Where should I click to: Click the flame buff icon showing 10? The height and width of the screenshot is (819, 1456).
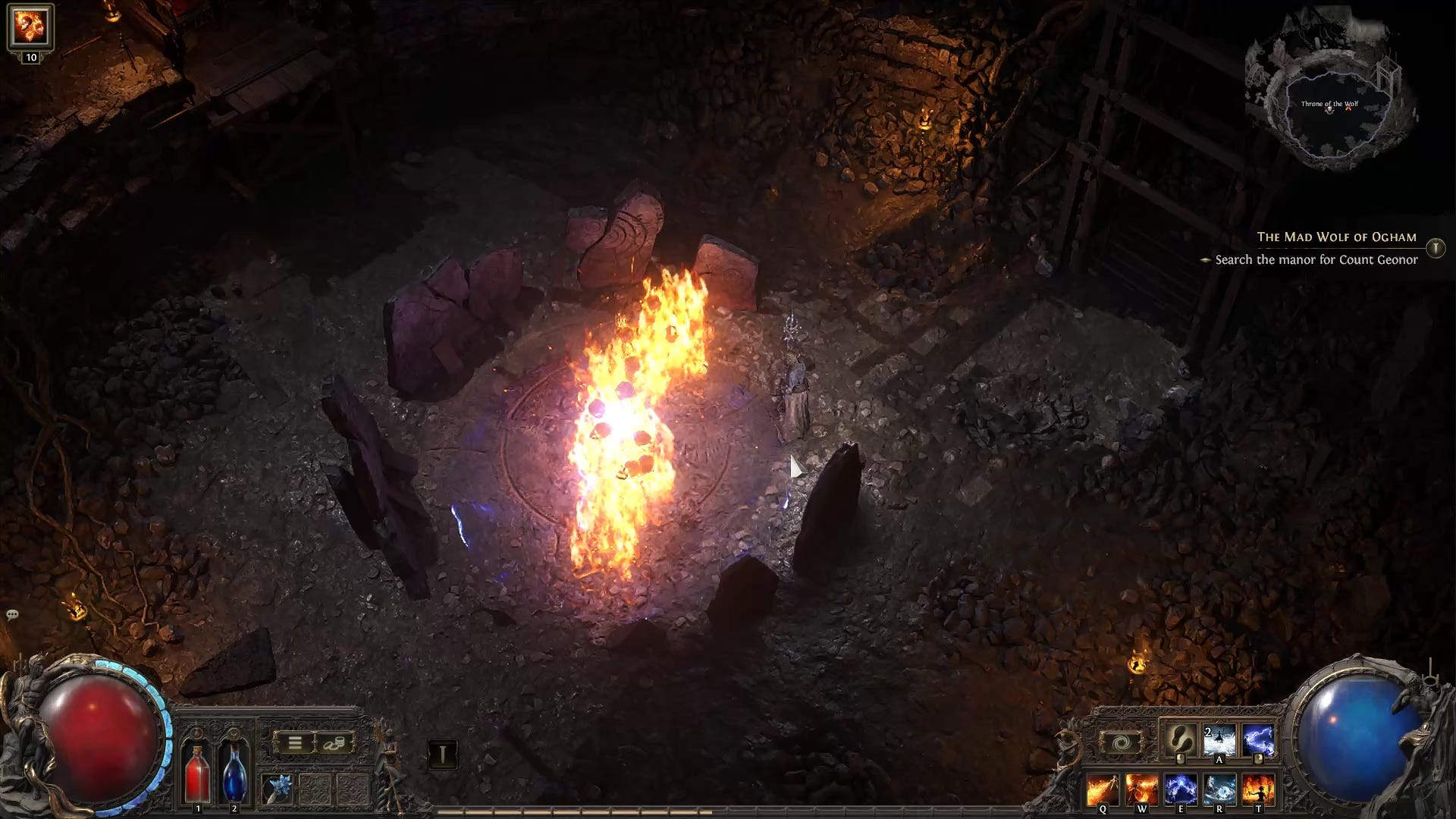point(30,27)
